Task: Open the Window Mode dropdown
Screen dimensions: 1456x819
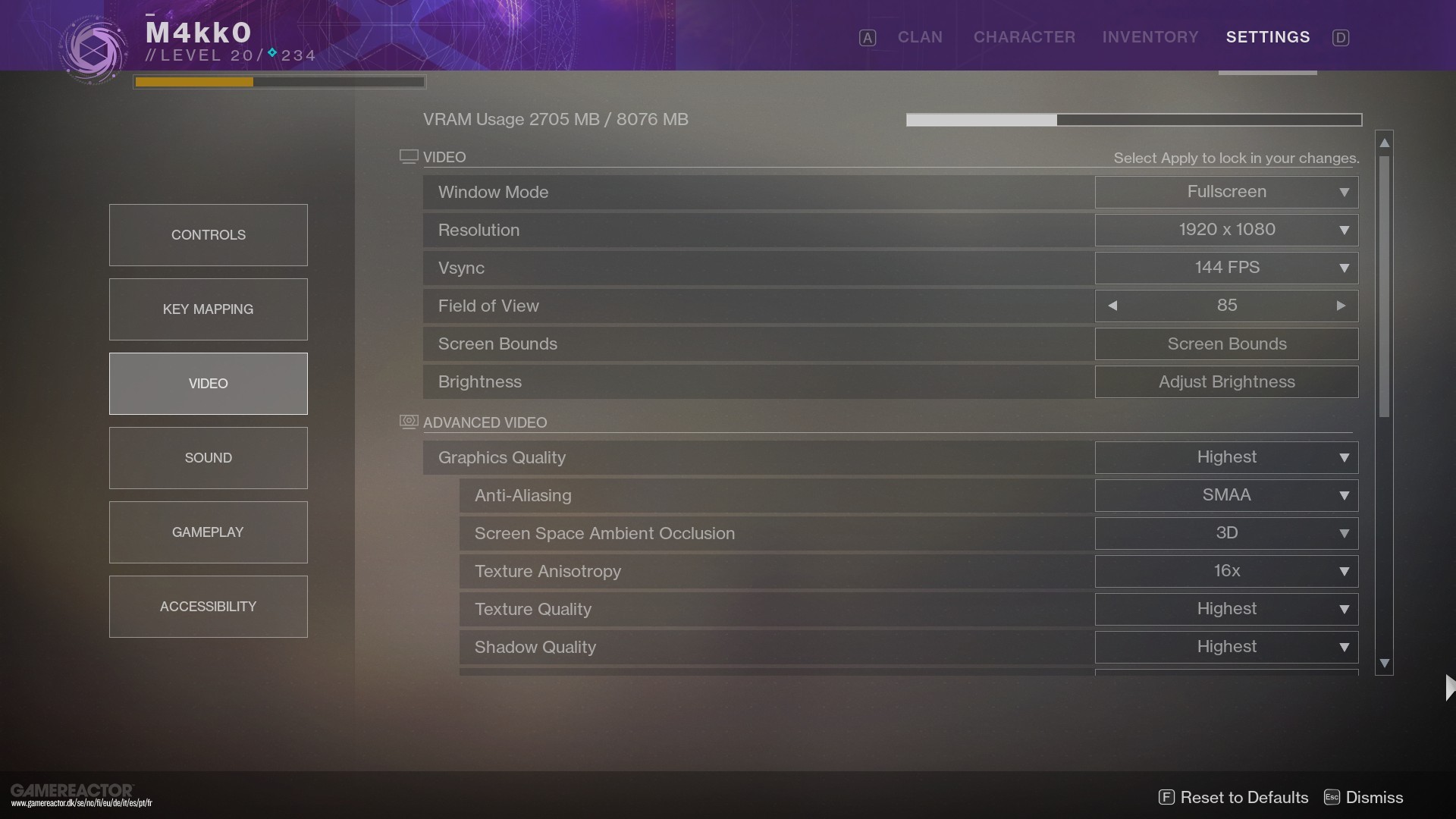Action: click(x=1226, y=192)
